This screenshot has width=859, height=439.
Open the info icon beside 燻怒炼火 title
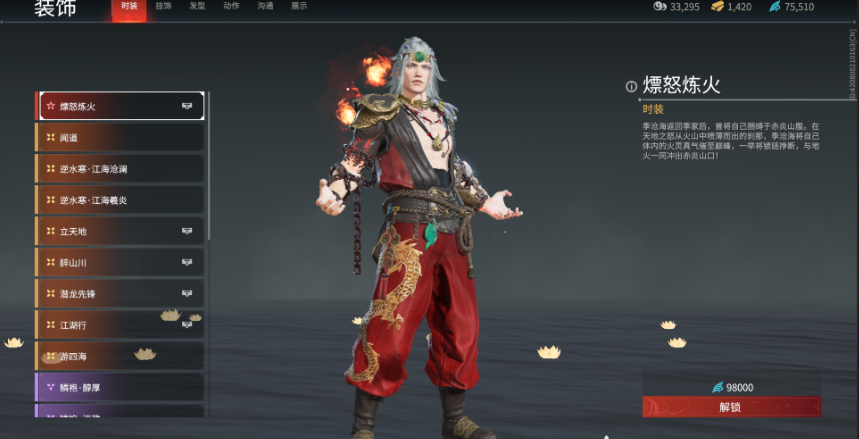631,87
